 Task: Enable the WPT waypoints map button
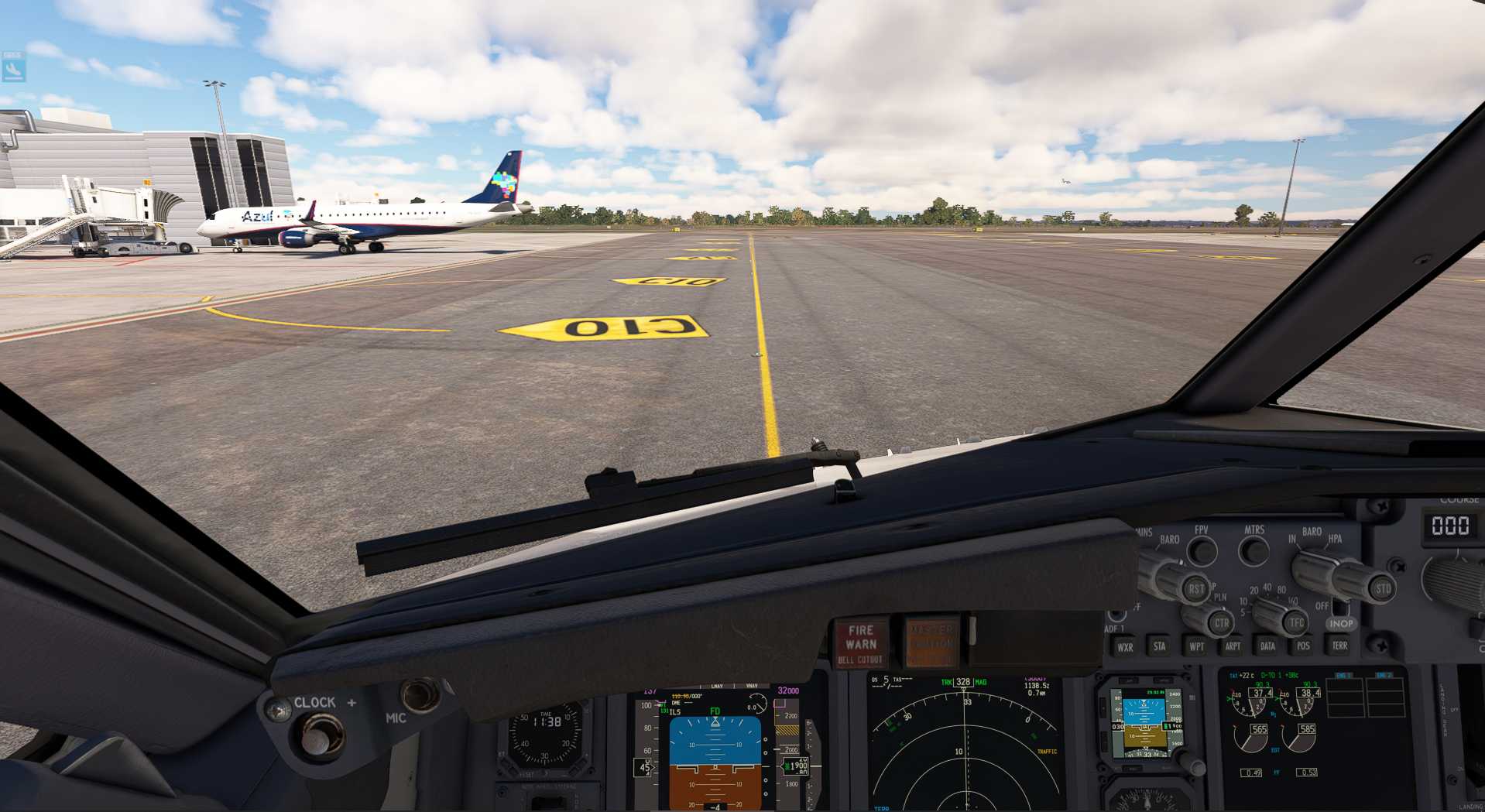click(1196, 646)
